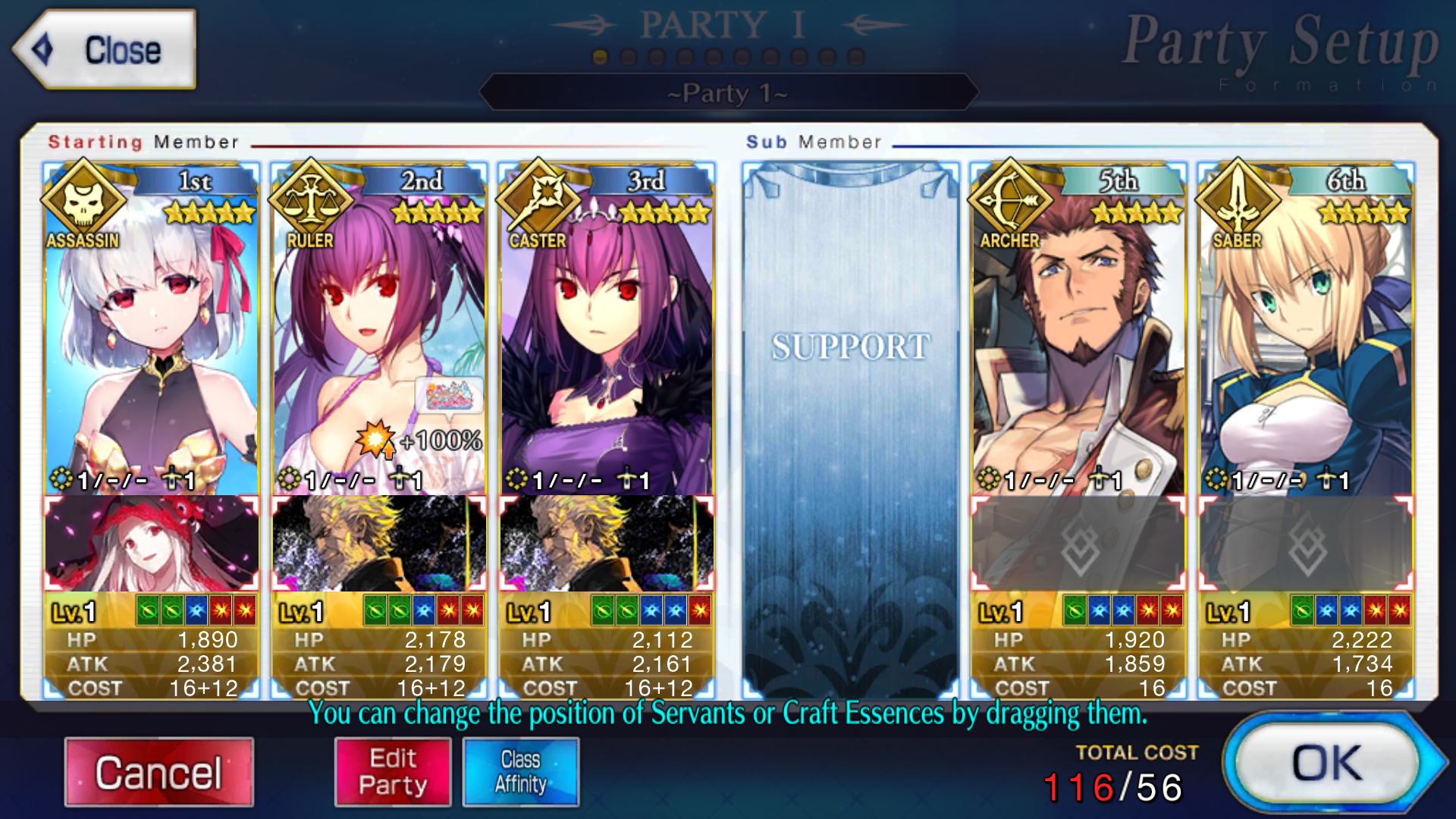The width and height of the screenshot is (1456, 819).
Task: Click the Edit Party button
Action: click(x=392, y=770)
